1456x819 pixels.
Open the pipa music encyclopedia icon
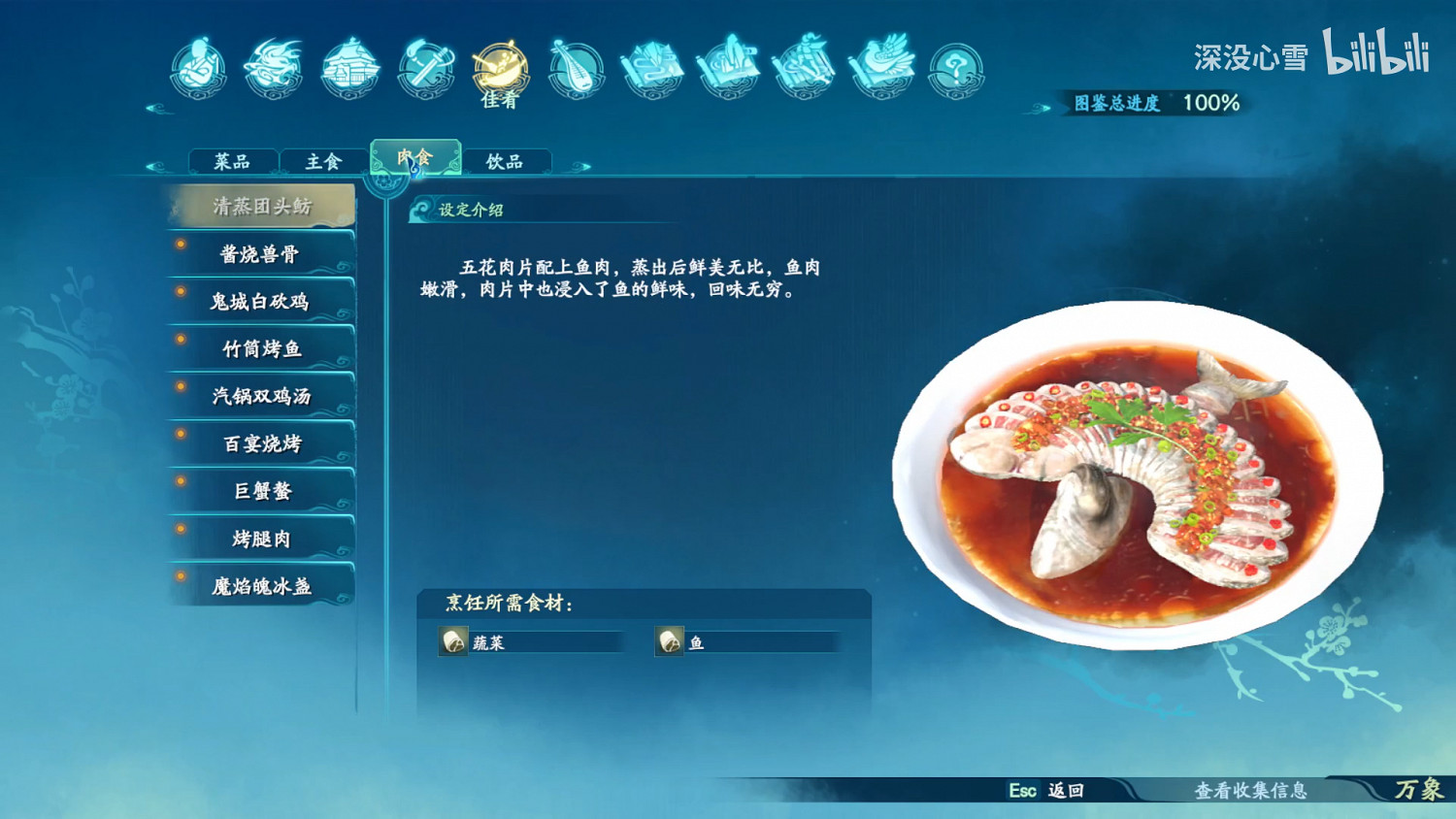pos(579,68)
